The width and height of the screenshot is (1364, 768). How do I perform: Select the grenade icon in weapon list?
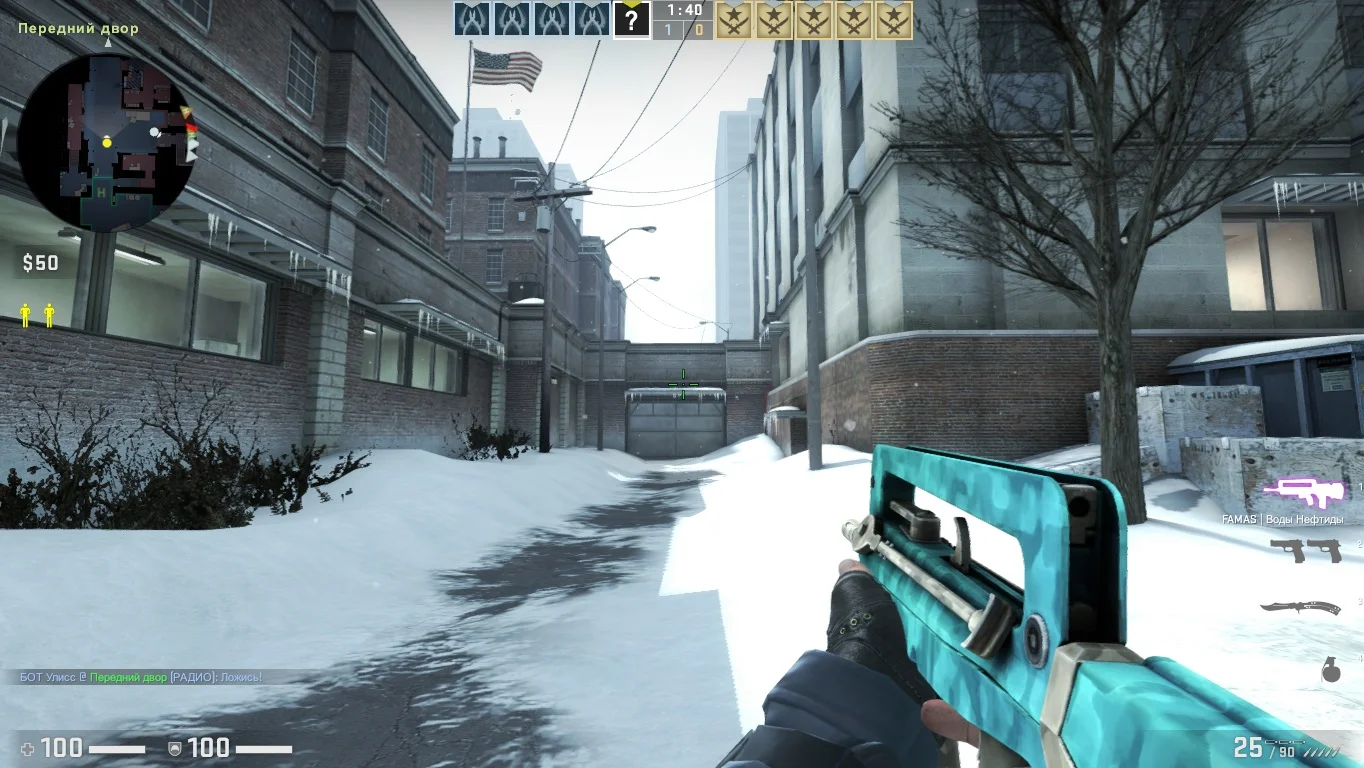pyautogui.click(x=1331, y=672)
